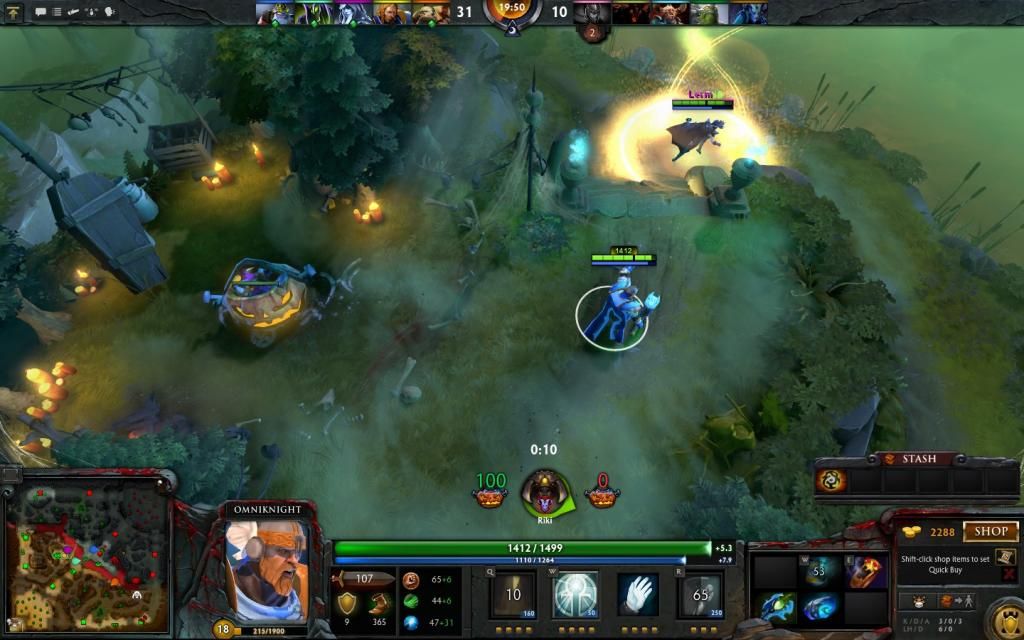
Task: Click the item in the stash slot
Action: 832,481
